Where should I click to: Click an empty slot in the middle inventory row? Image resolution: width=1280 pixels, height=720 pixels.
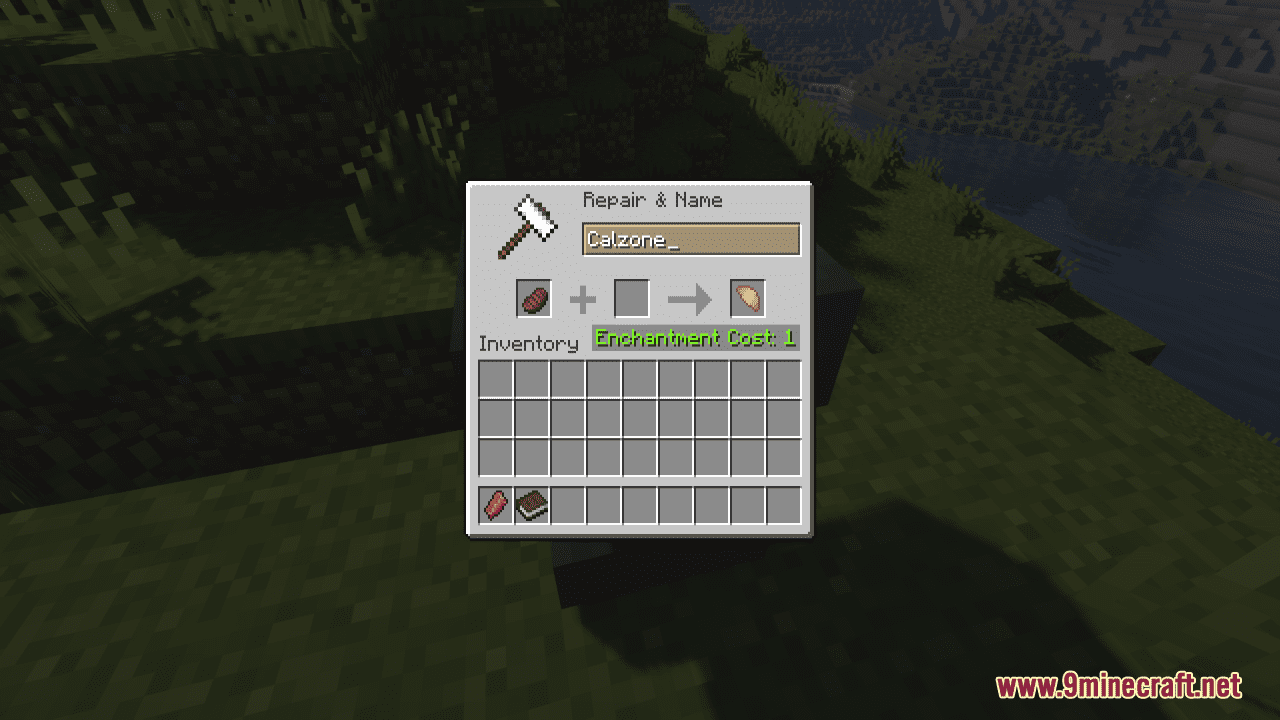(x=639, y=417)
